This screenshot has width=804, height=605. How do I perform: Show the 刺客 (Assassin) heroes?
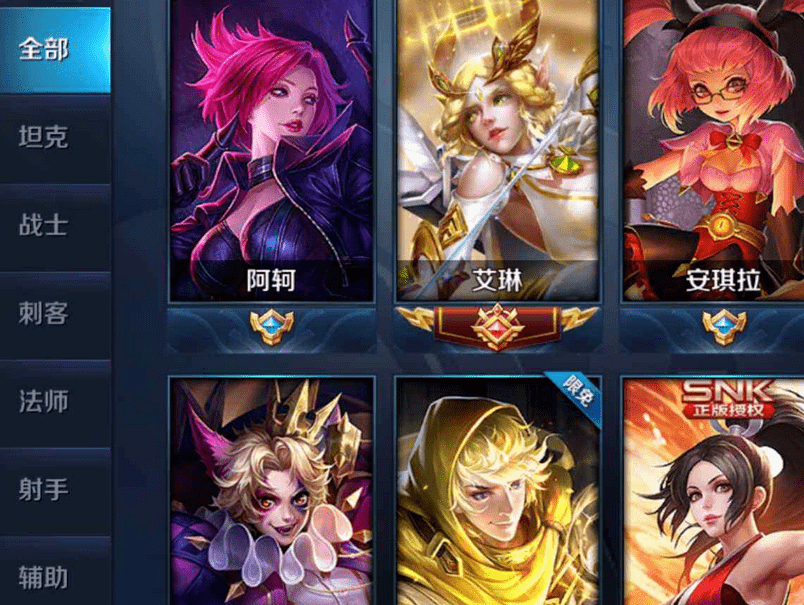[45, 313]
